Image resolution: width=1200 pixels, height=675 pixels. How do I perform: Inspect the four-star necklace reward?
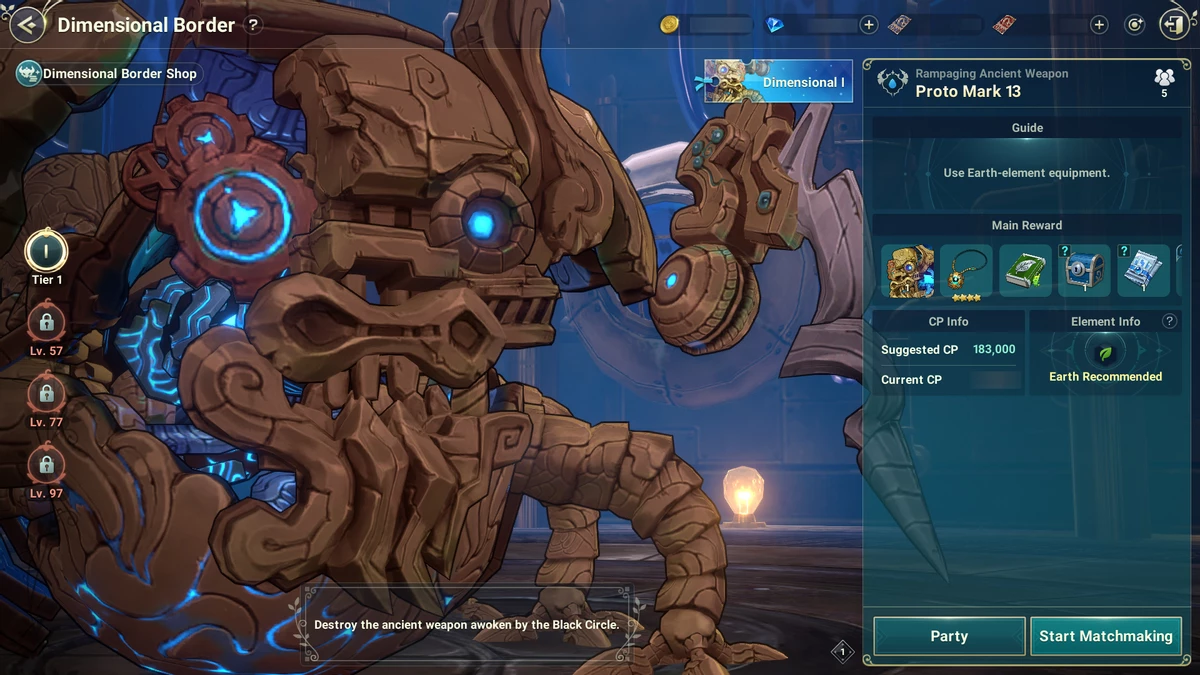pyautogui.click(x=966, y=271)
